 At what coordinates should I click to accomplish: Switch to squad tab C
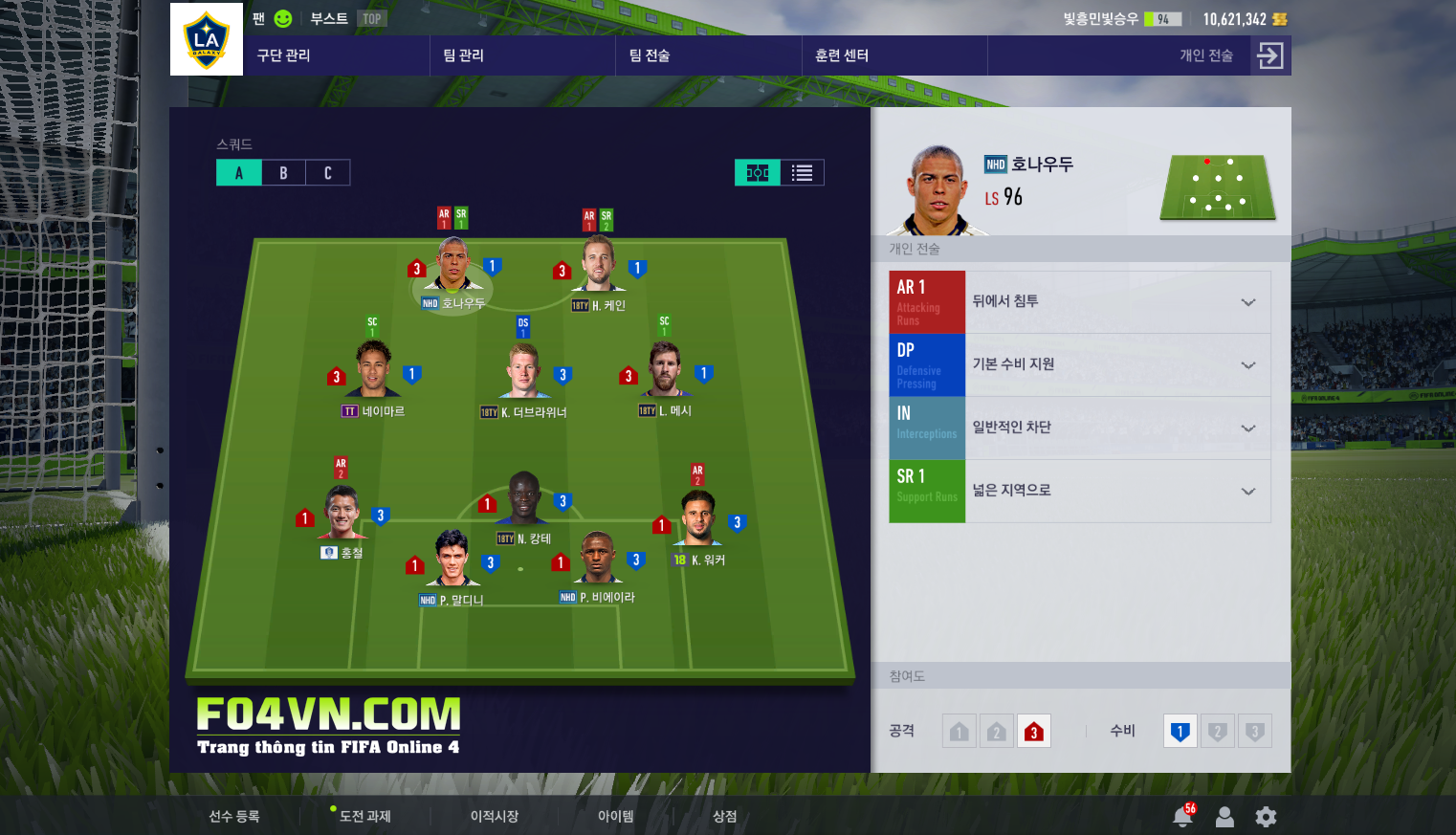327,173
